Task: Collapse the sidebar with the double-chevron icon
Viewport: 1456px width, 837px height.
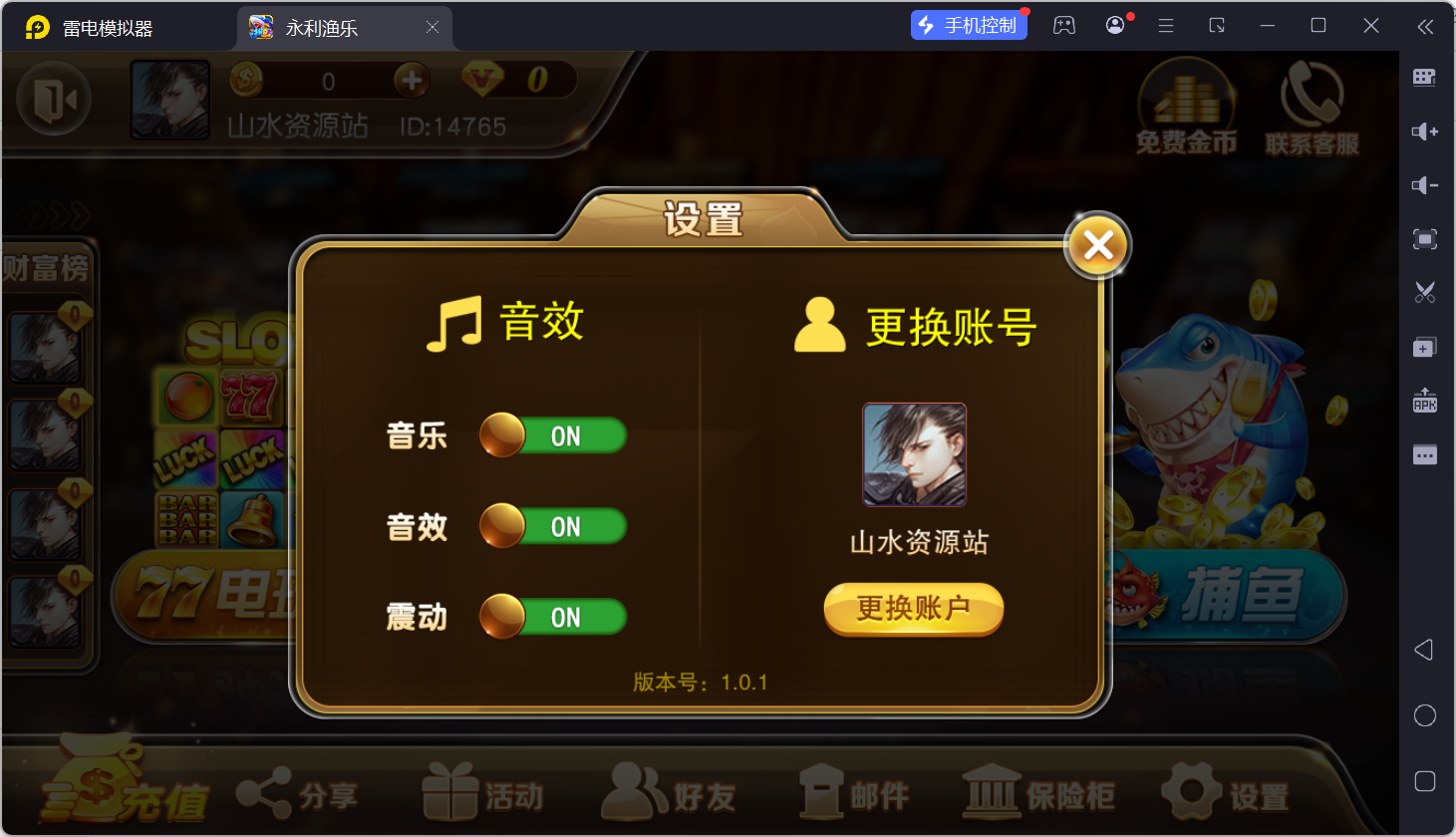Action: pos(1424,27)
